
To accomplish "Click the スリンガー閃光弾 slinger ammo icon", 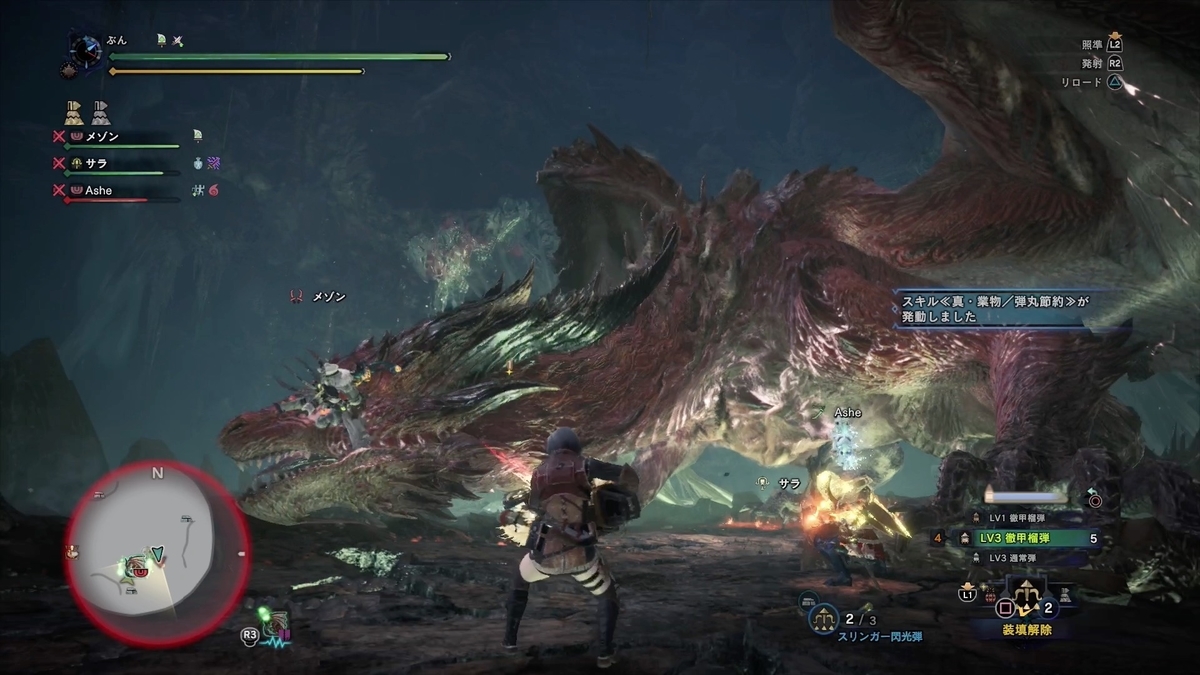I will [x=825, y=616].
